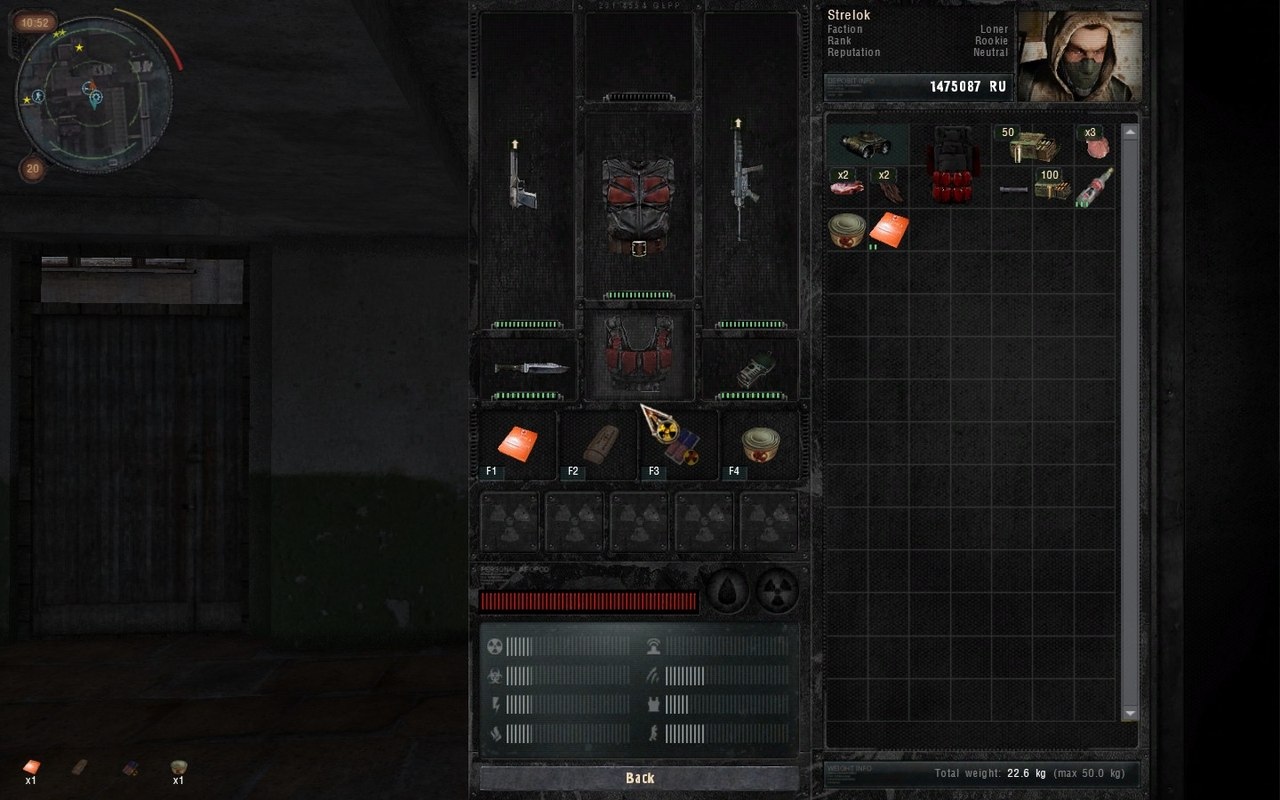Screen dimensions: 1280x800
Task: Click the equipped body armor slot
Action: (x=638, y=205)
